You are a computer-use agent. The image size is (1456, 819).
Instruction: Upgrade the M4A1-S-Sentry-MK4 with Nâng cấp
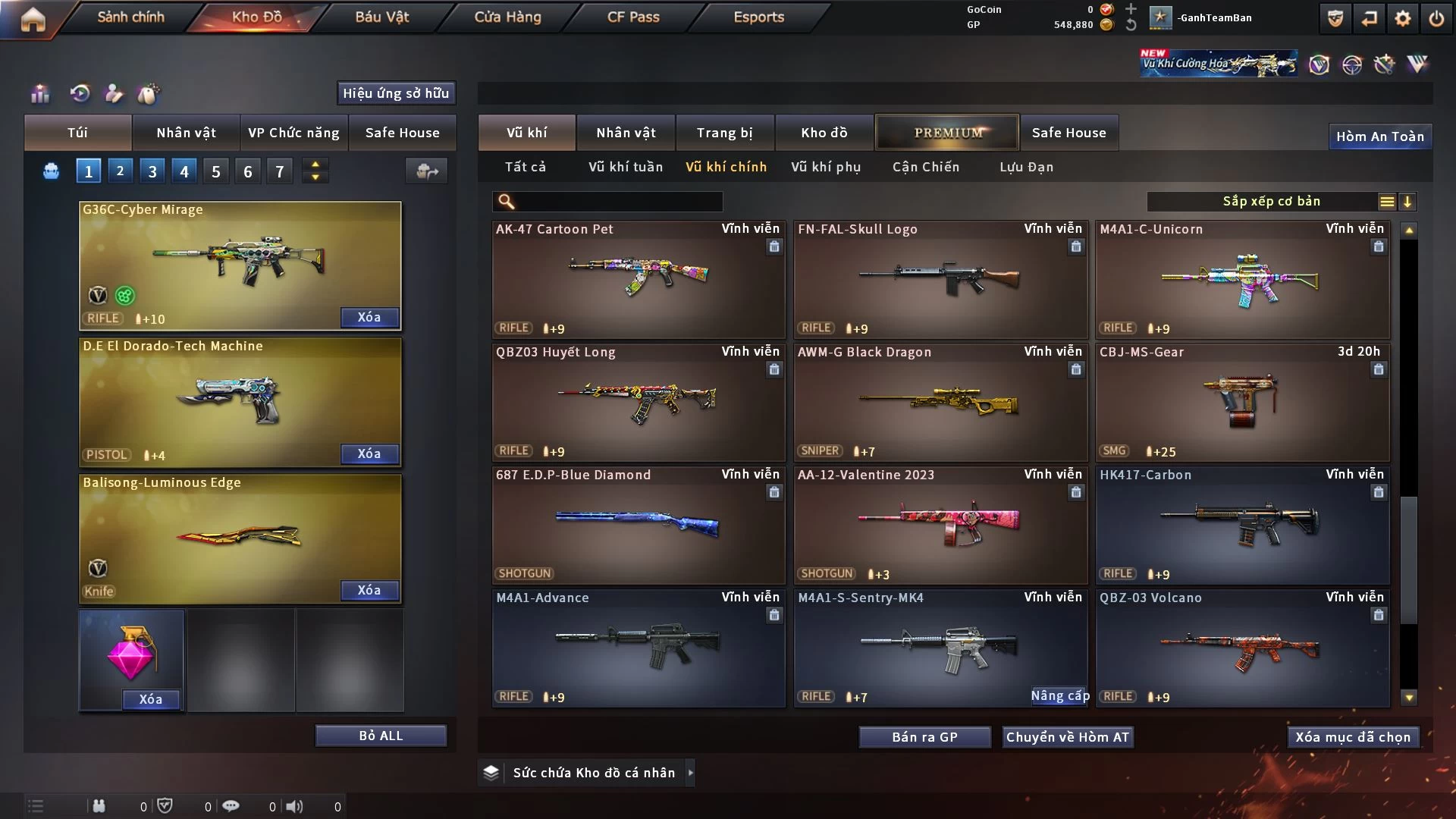click(x=1059, y=696)
